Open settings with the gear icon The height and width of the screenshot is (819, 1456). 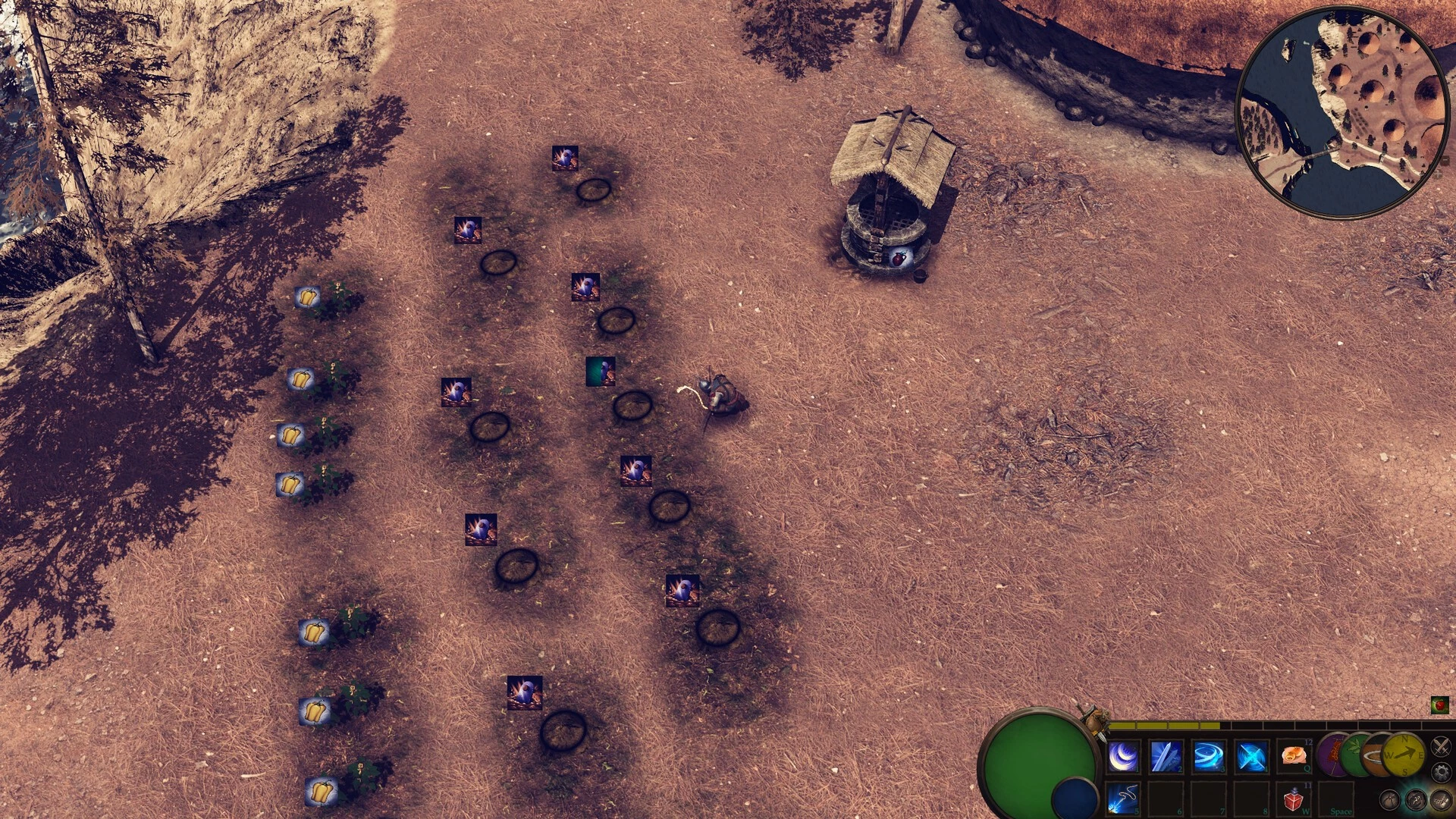click(x=1441, y=773)
